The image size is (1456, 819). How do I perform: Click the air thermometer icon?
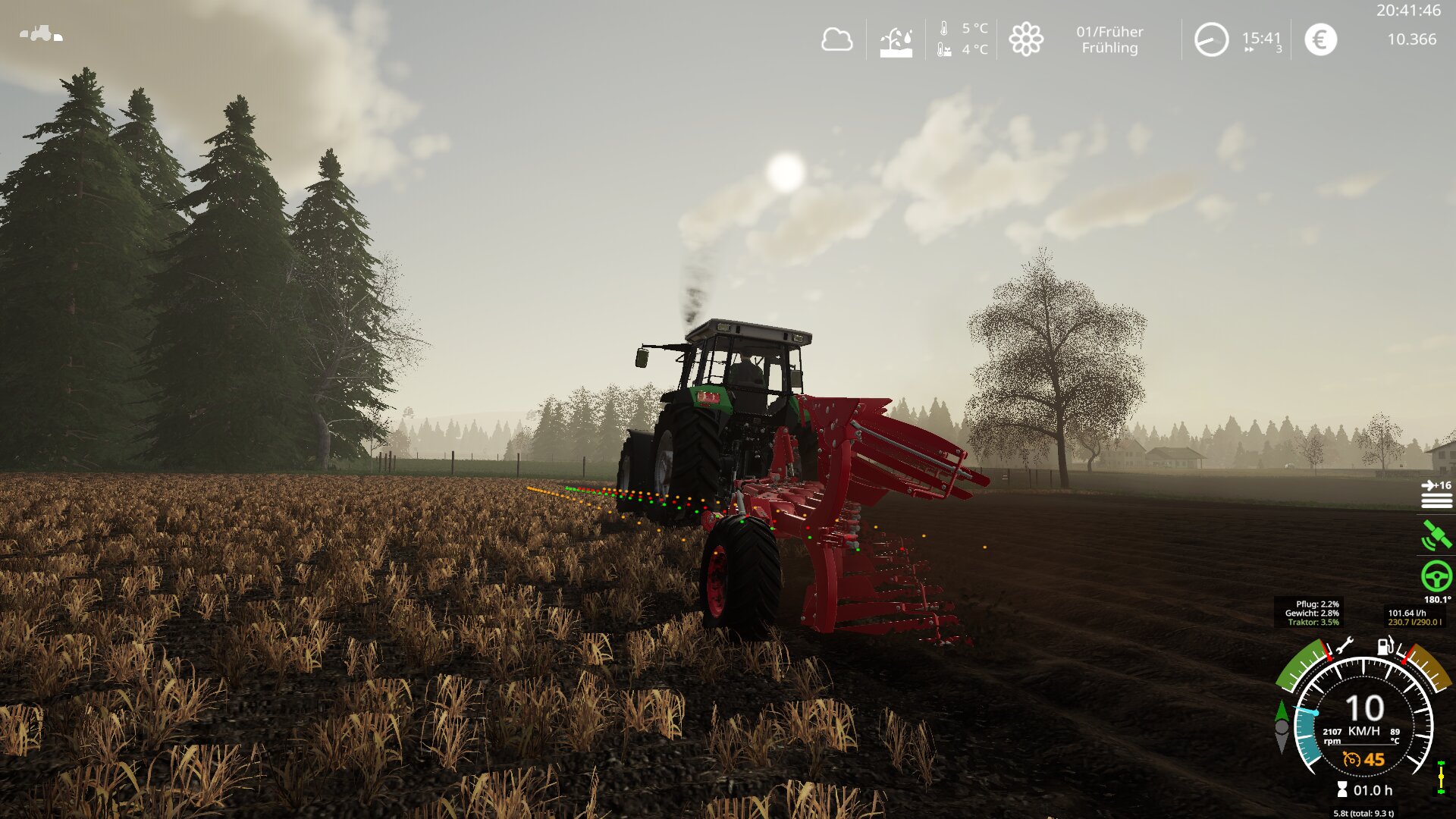tap(944, 29)
